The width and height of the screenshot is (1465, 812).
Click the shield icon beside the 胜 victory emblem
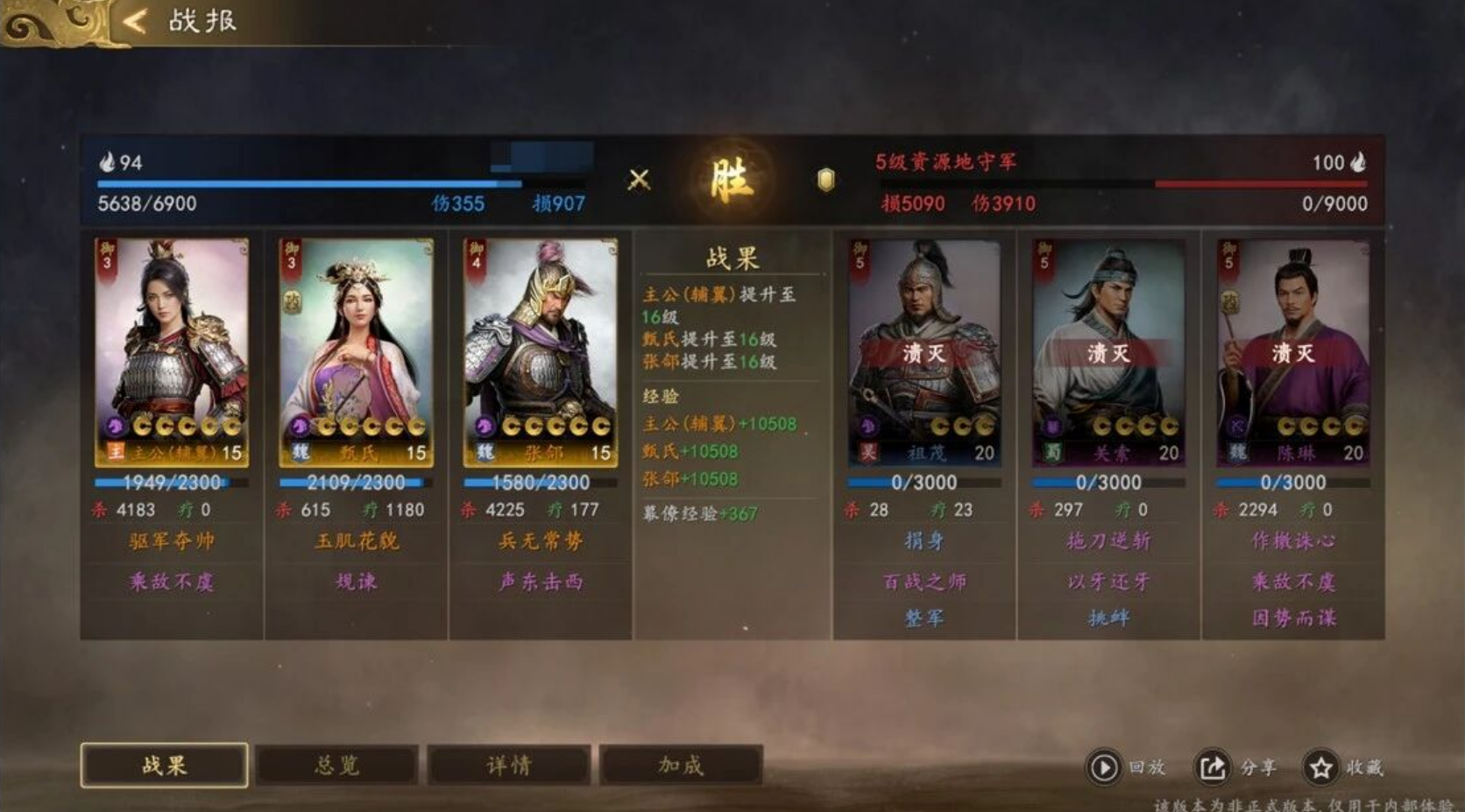(825, 179)
